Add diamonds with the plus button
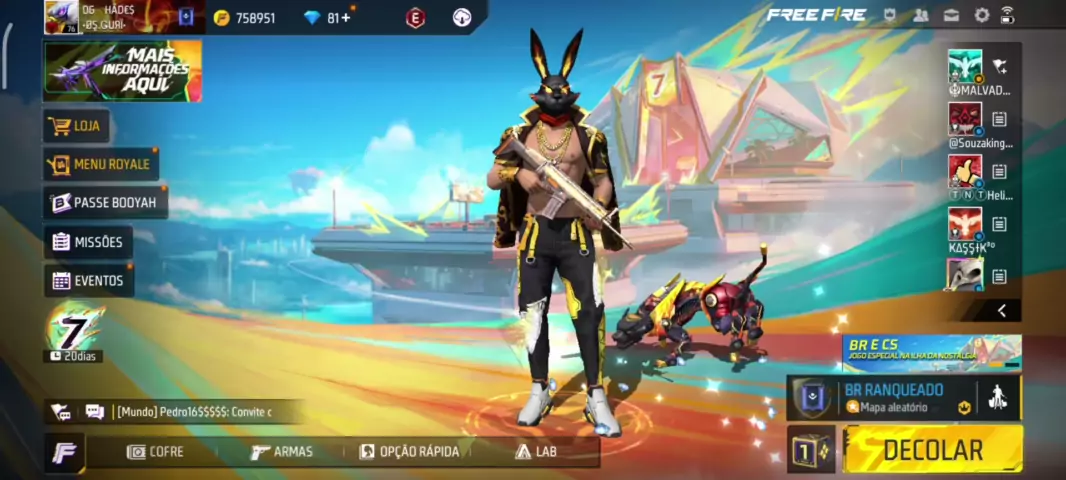The height and width of the screenshot is (480, 1066). click(x=346, y=18)
